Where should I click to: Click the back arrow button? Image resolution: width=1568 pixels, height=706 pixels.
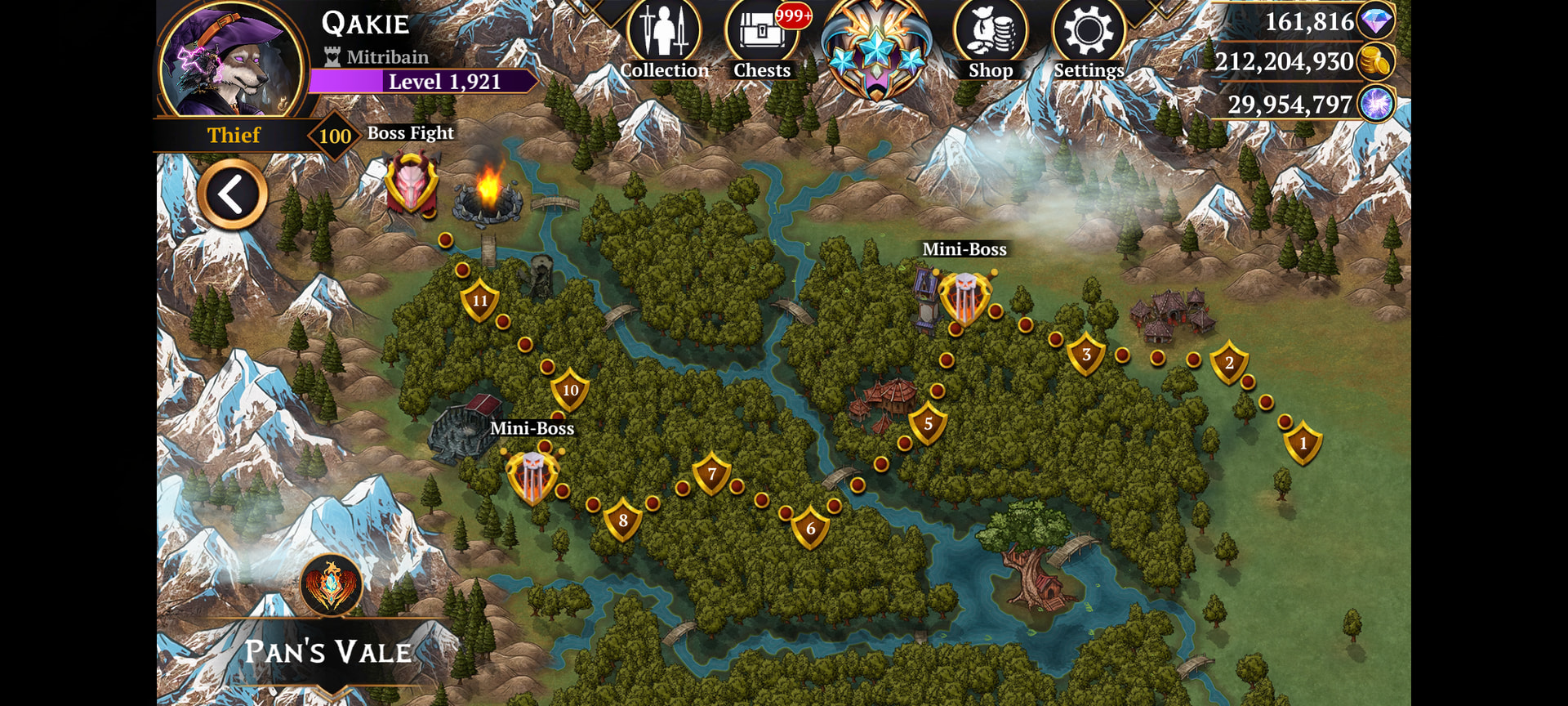(232, 194)
